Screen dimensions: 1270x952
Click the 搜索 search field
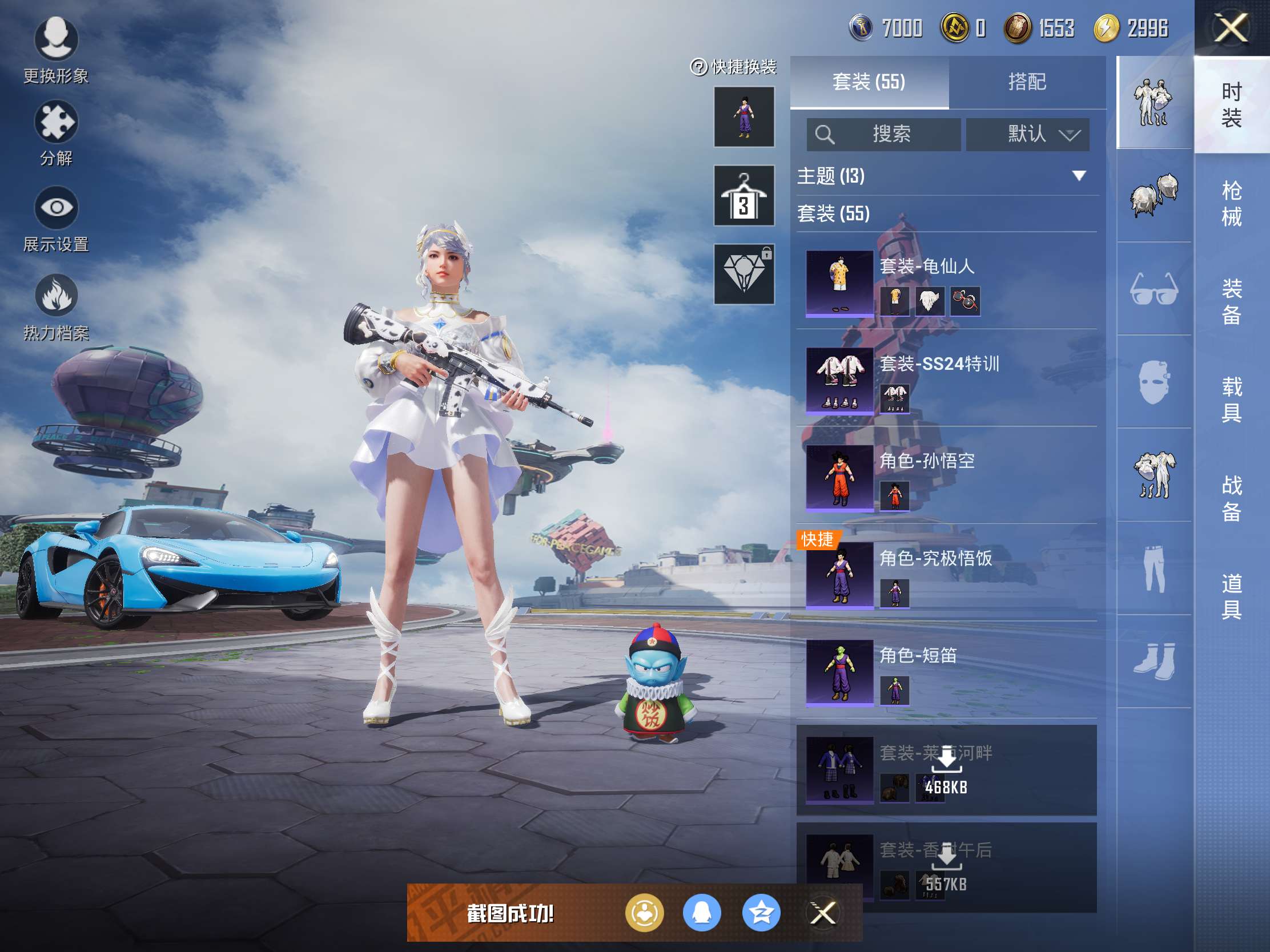(x=883, y=134)
